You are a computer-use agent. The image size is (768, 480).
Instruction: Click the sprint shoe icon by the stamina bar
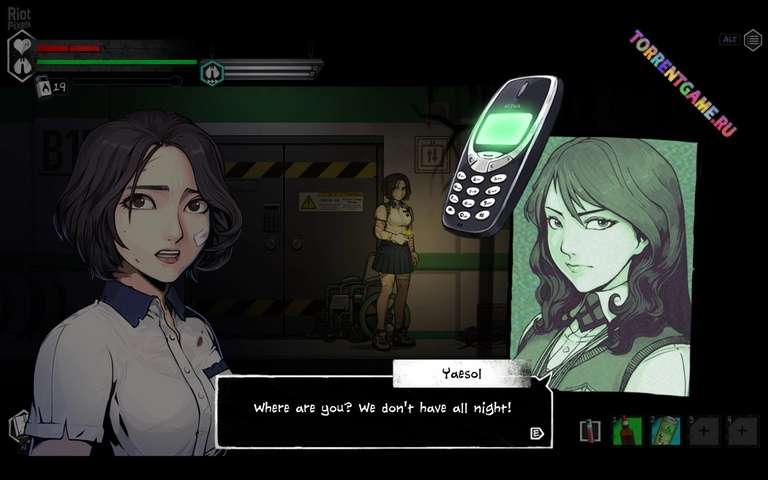(x=211, y=72)
